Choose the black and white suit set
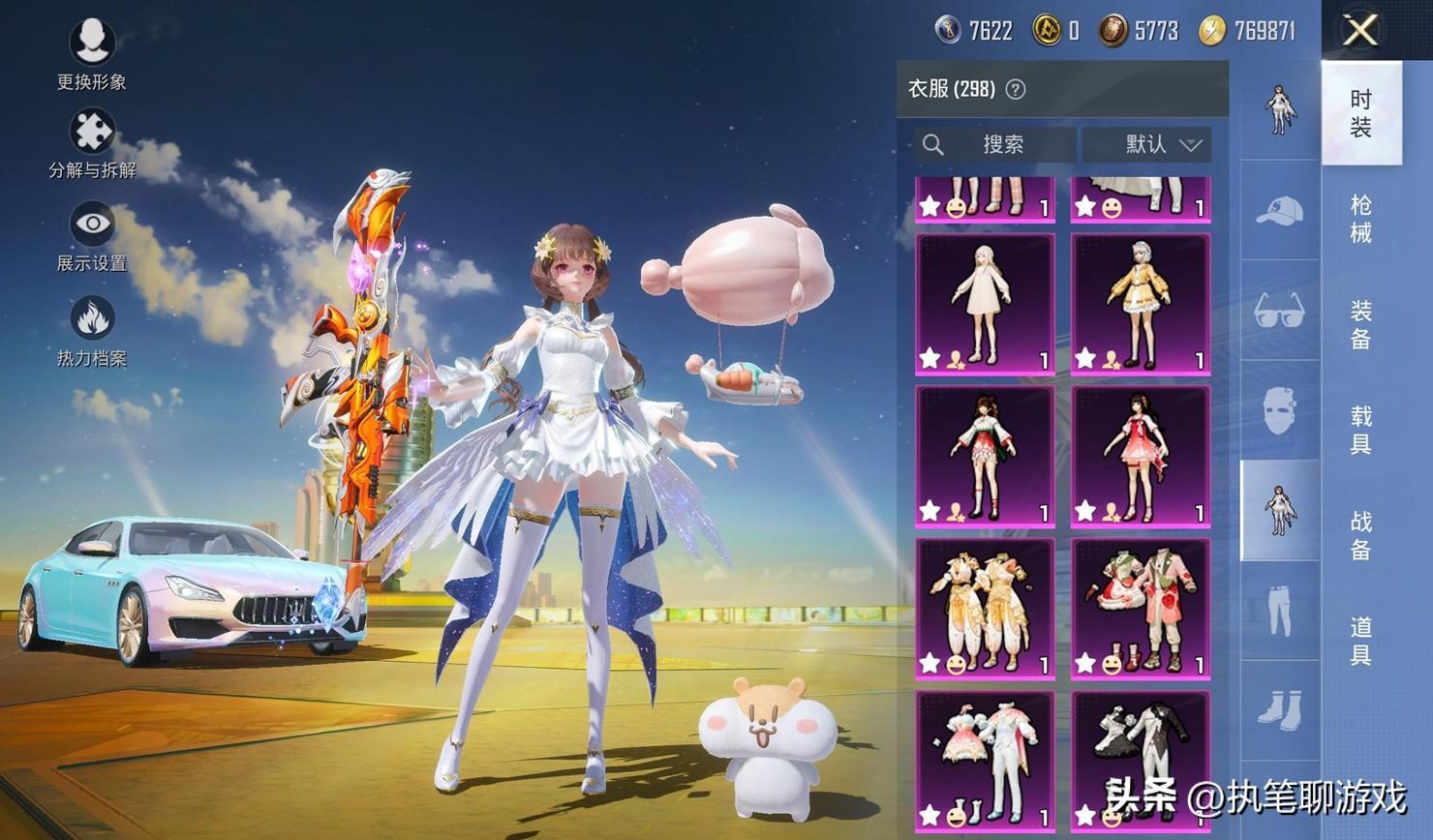Image resolution: width=1433 pixels, height=840 pixels. click(x=1140, y=762)
